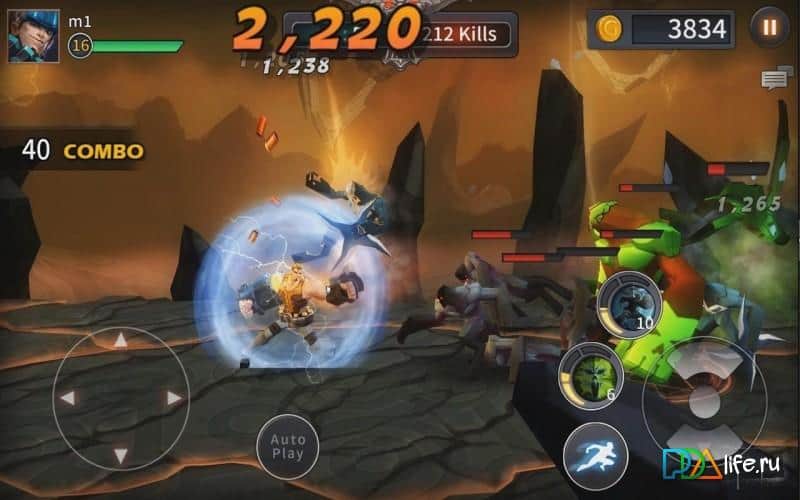Click the gold coin icon
The height and width of the screenshot is (500, 800).
tap(607, 29)
